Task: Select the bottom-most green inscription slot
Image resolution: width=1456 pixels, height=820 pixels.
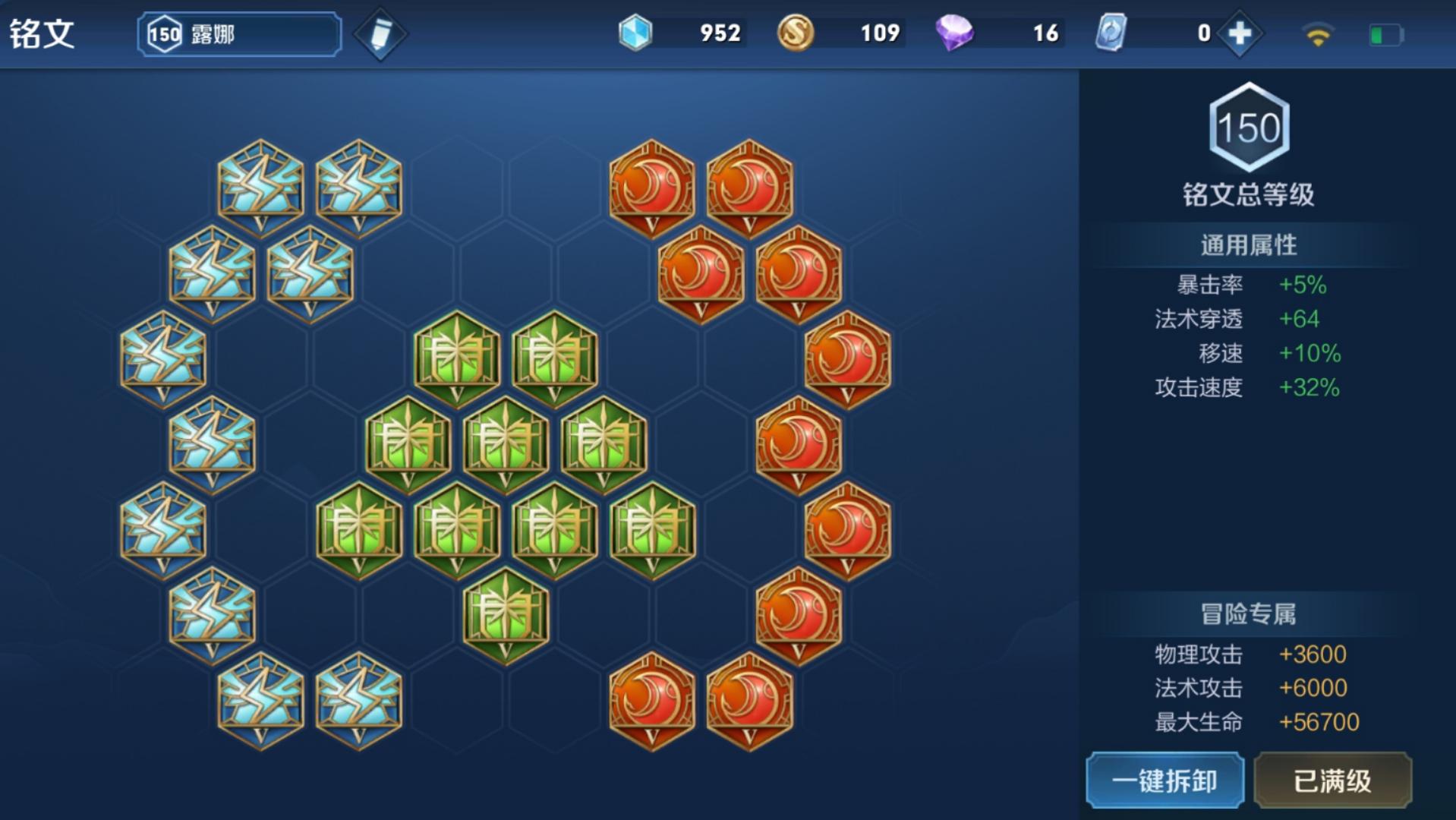Action: coord(506,615)
